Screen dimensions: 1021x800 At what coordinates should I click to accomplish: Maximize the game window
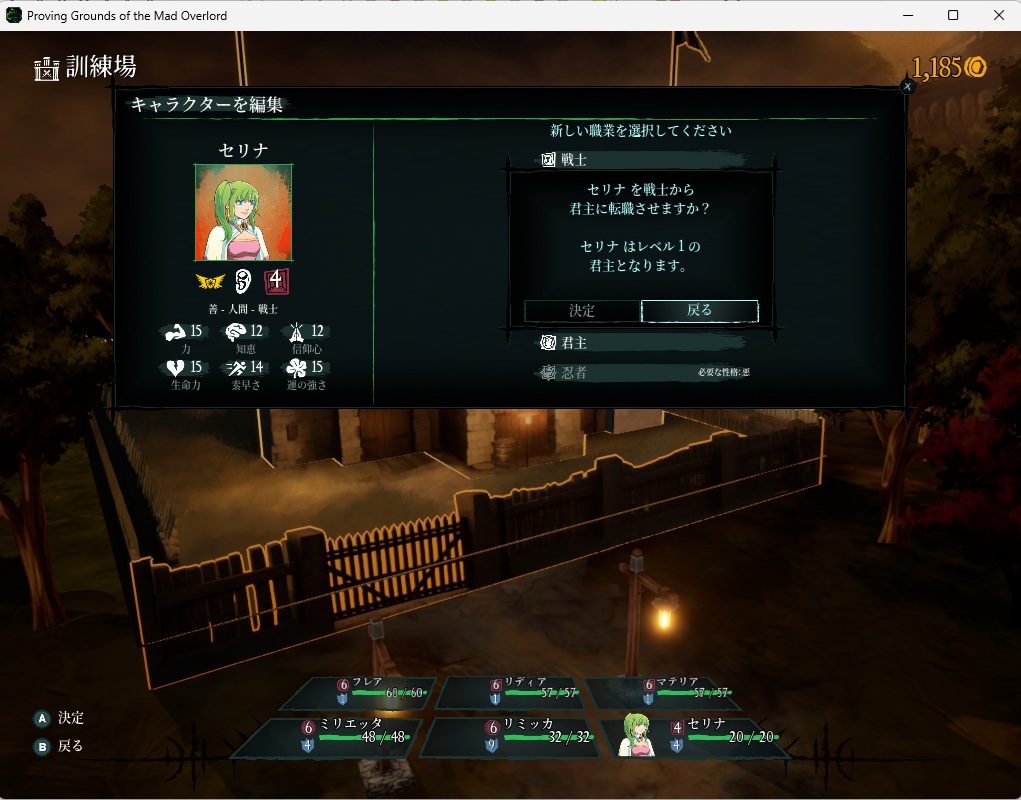[x=953, y=15]
